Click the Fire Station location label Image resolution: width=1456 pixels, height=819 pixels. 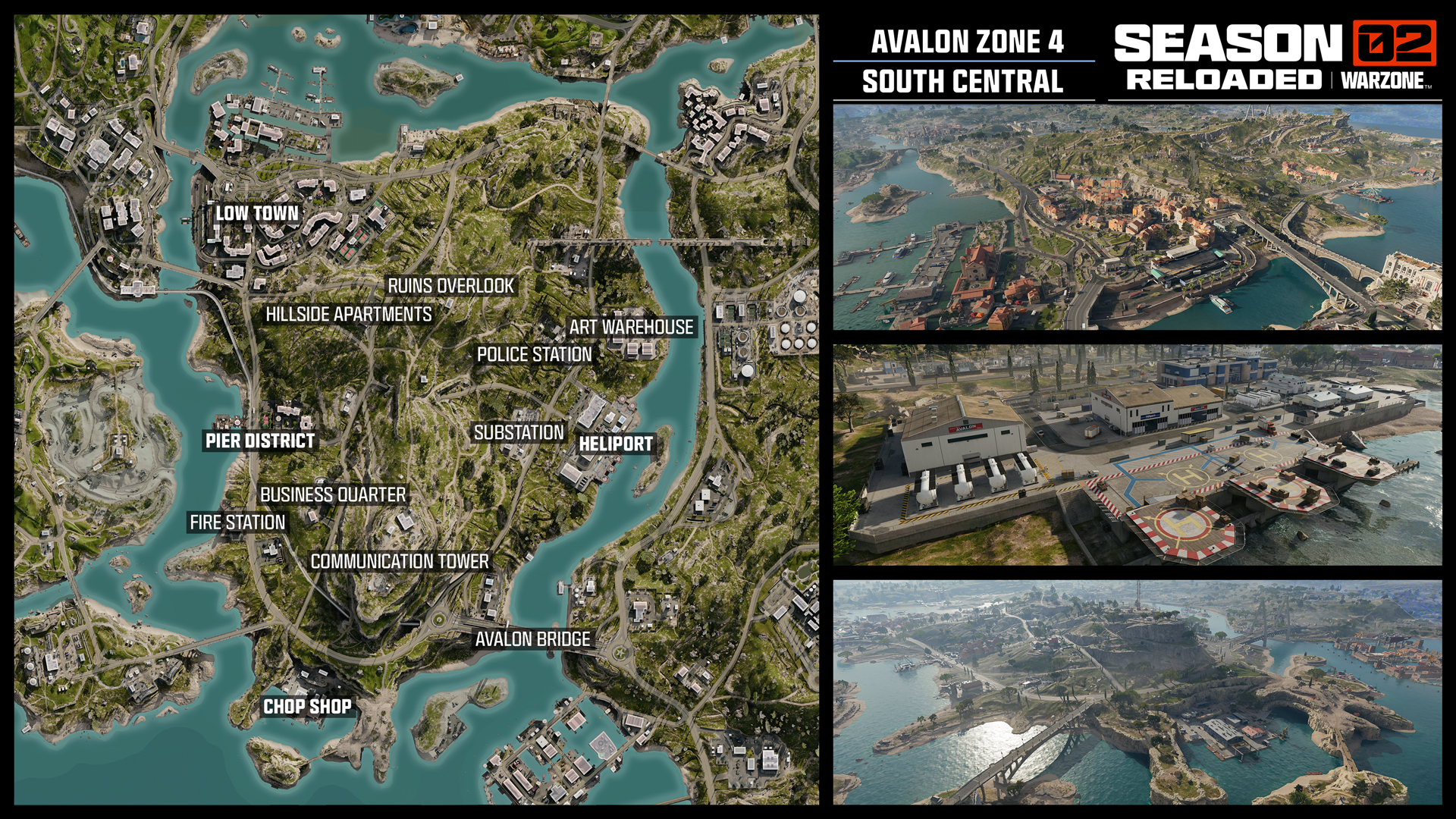pos(237,522)
